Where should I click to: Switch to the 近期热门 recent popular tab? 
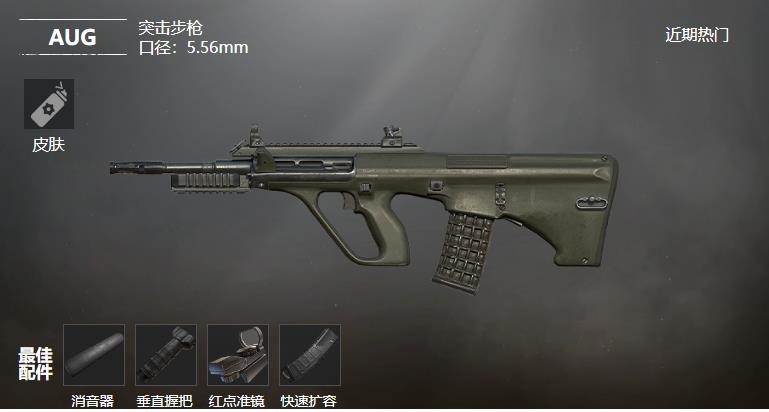click(697, 35)
